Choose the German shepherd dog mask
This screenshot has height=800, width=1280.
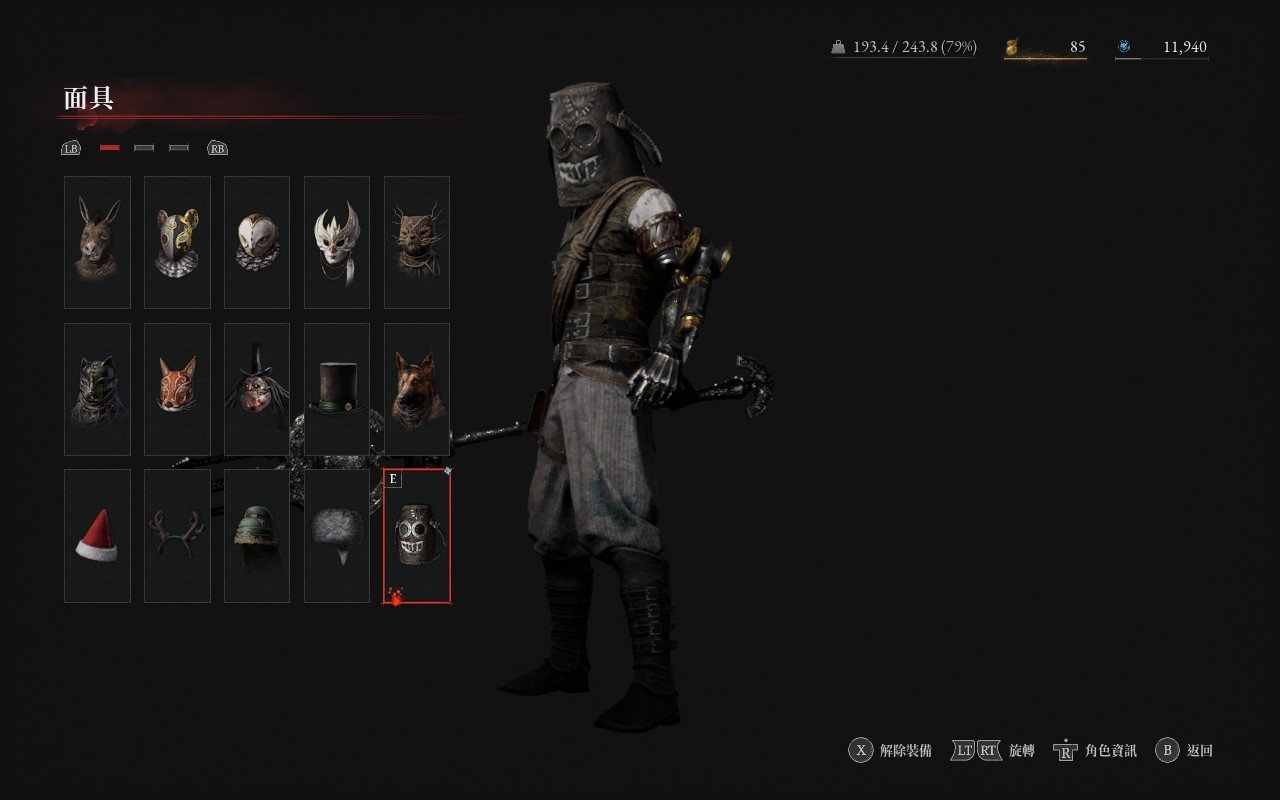click(x=417, y=389)
